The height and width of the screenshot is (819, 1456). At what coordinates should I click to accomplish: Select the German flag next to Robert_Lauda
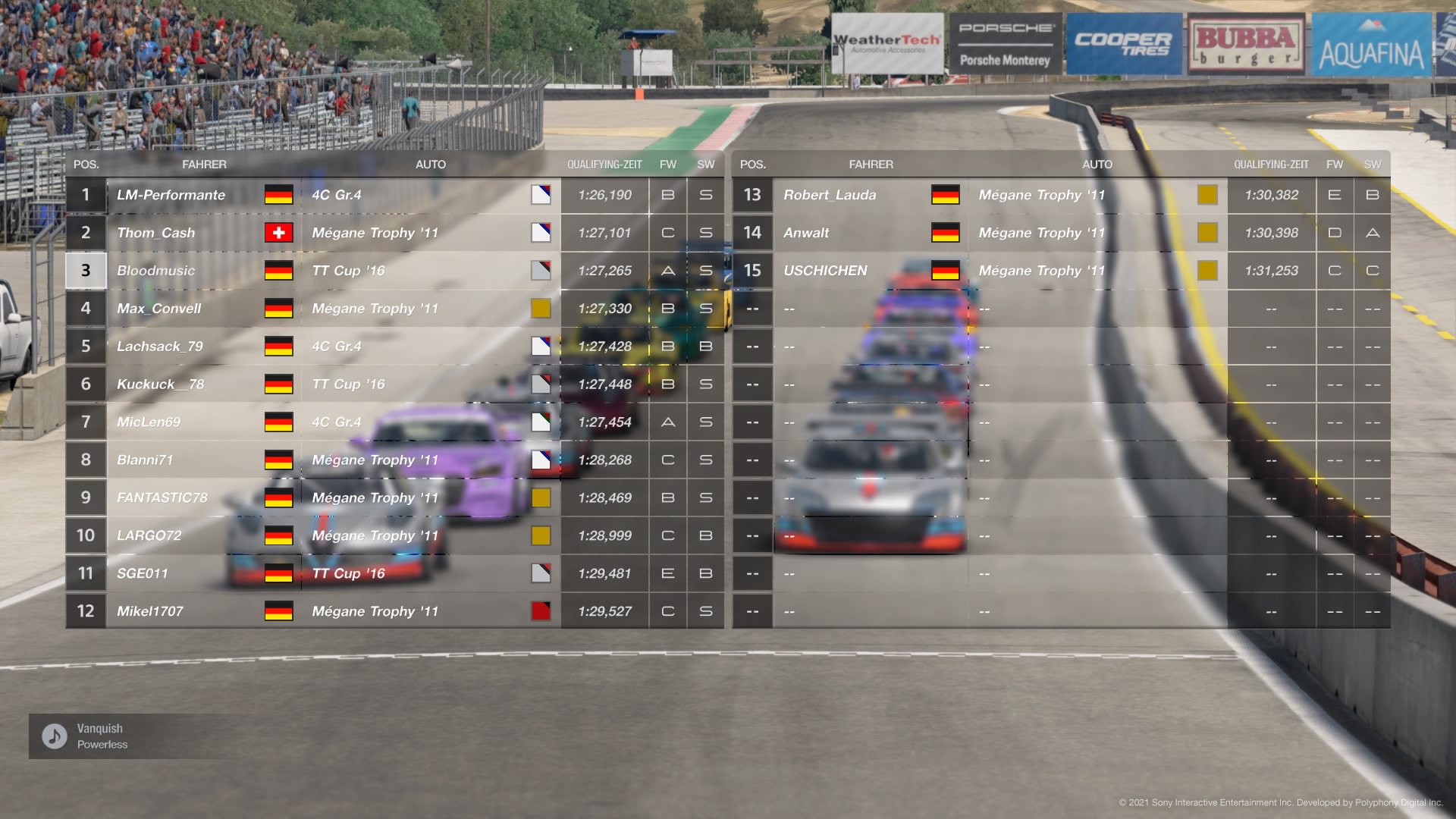tap(946, 195)
